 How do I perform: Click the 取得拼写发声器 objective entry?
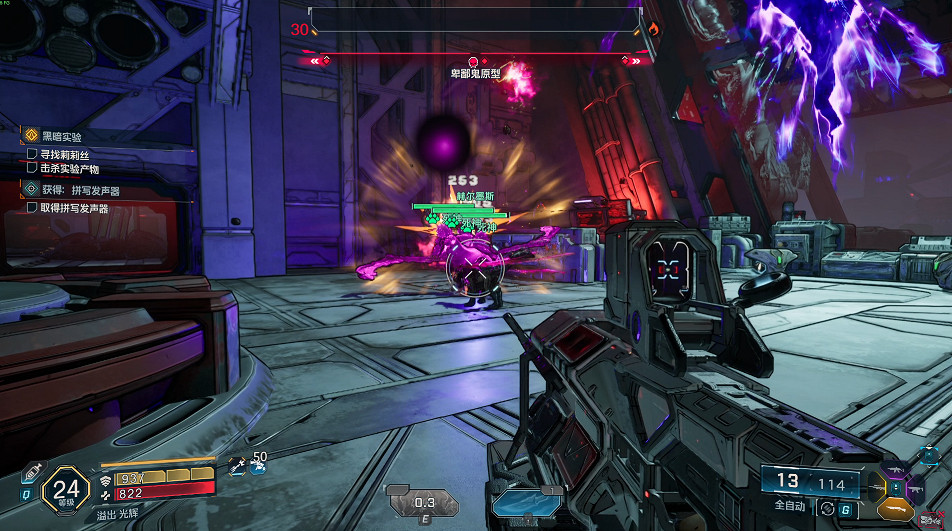click(74, 208)
